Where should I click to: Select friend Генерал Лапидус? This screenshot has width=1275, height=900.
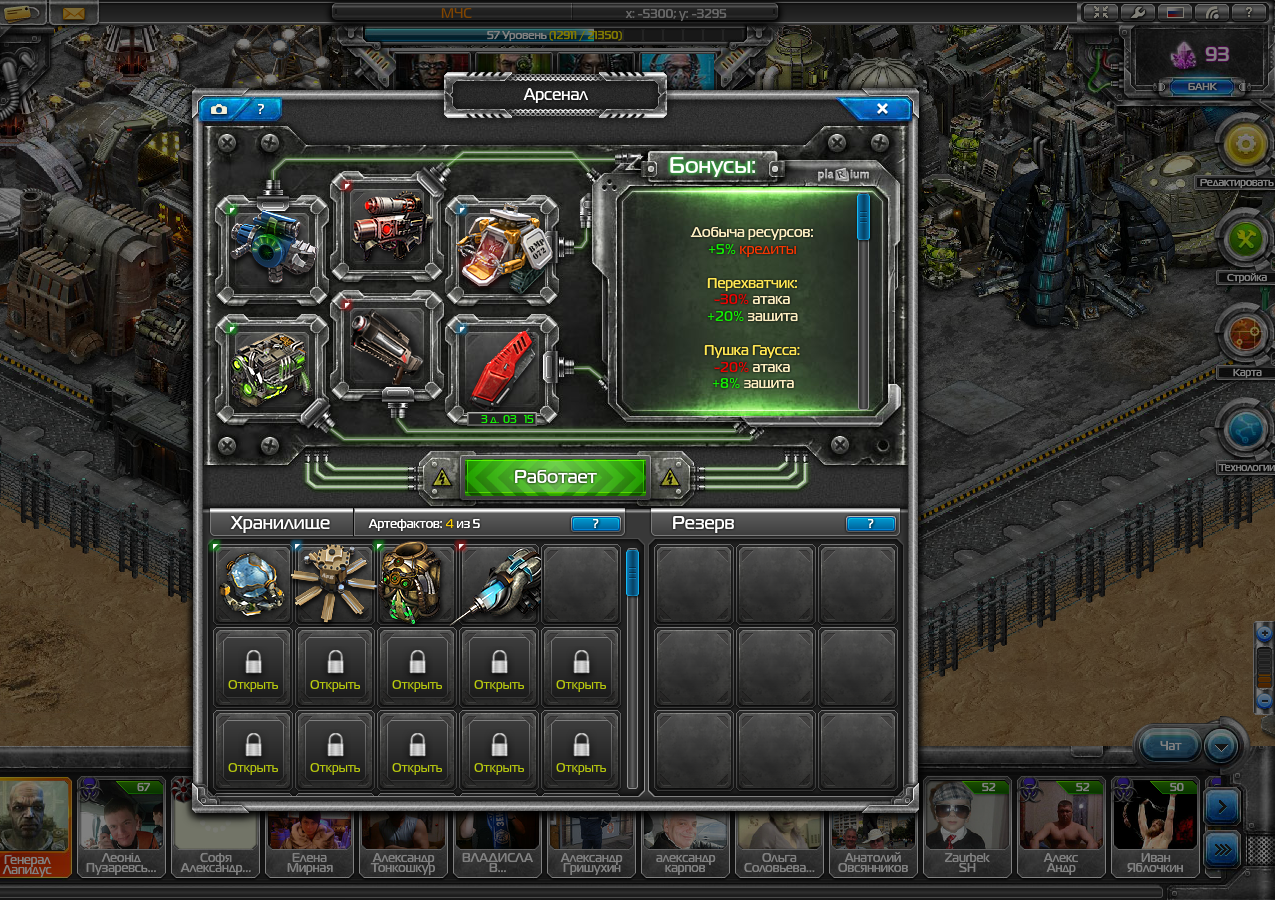(x=36, y=826)
